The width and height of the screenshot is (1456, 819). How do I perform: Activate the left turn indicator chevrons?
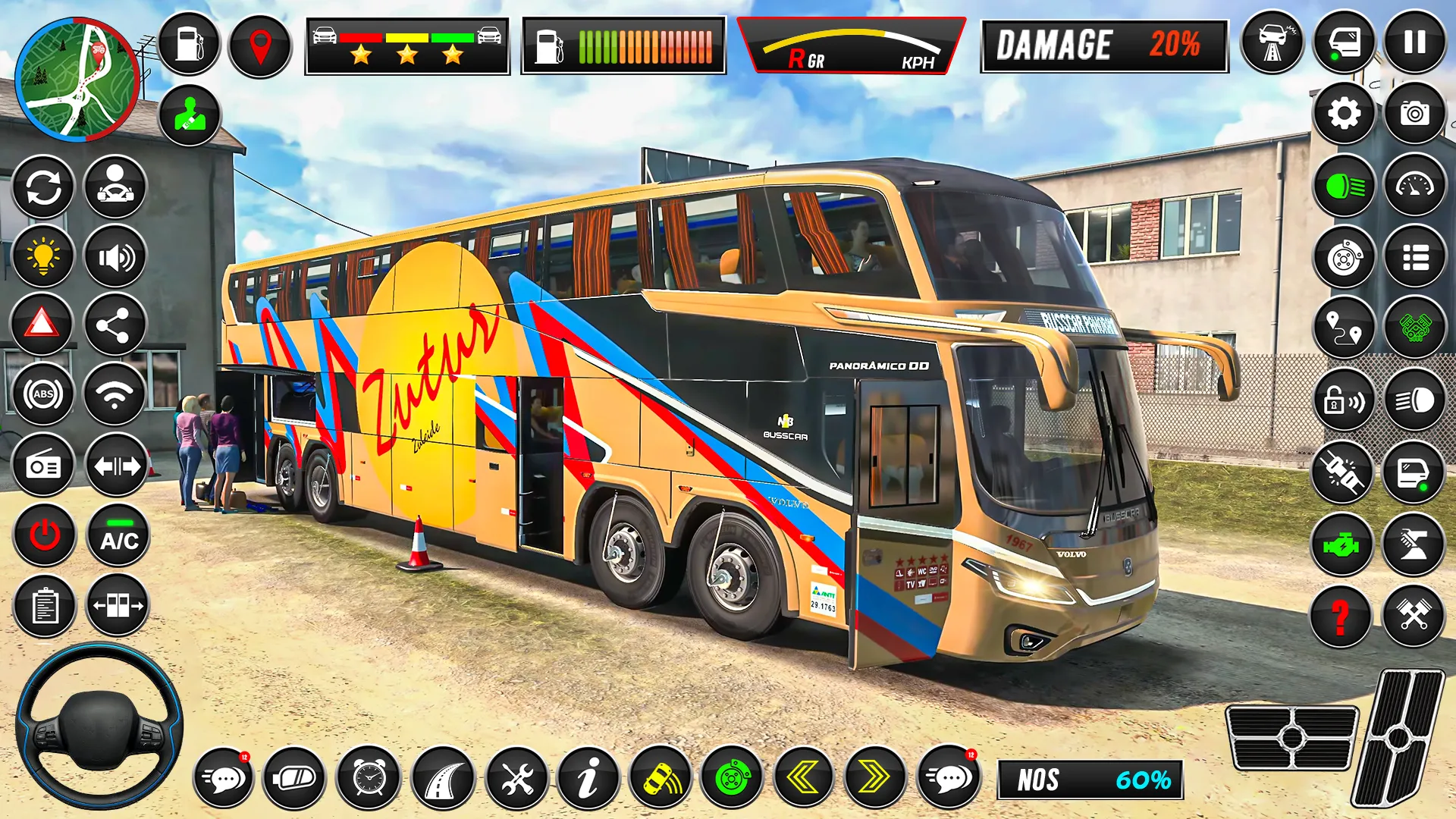(804, 778)
